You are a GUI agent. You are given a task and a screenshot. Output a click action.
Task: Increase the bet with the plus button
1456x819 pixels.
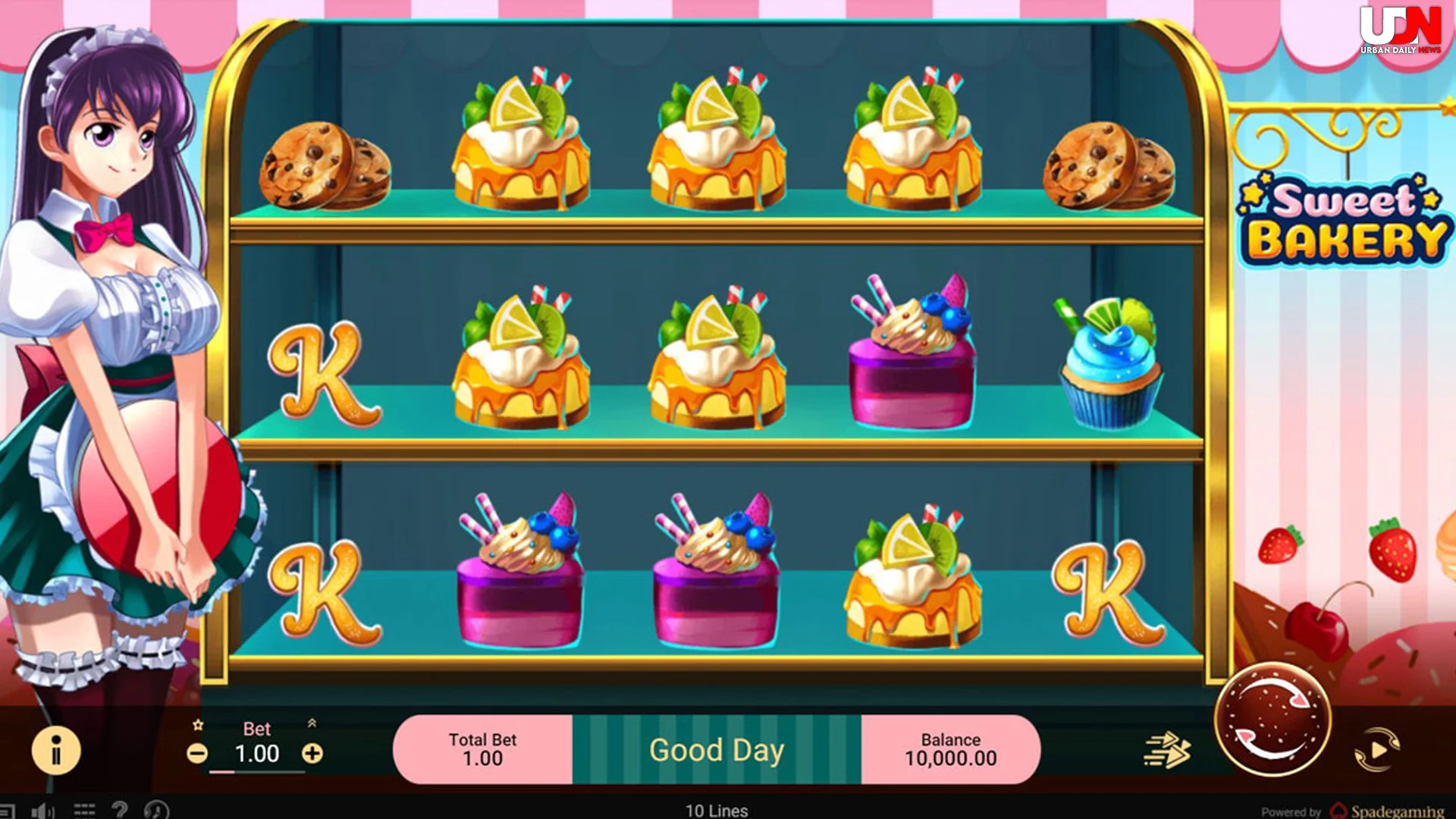click(x=312, y=753)
